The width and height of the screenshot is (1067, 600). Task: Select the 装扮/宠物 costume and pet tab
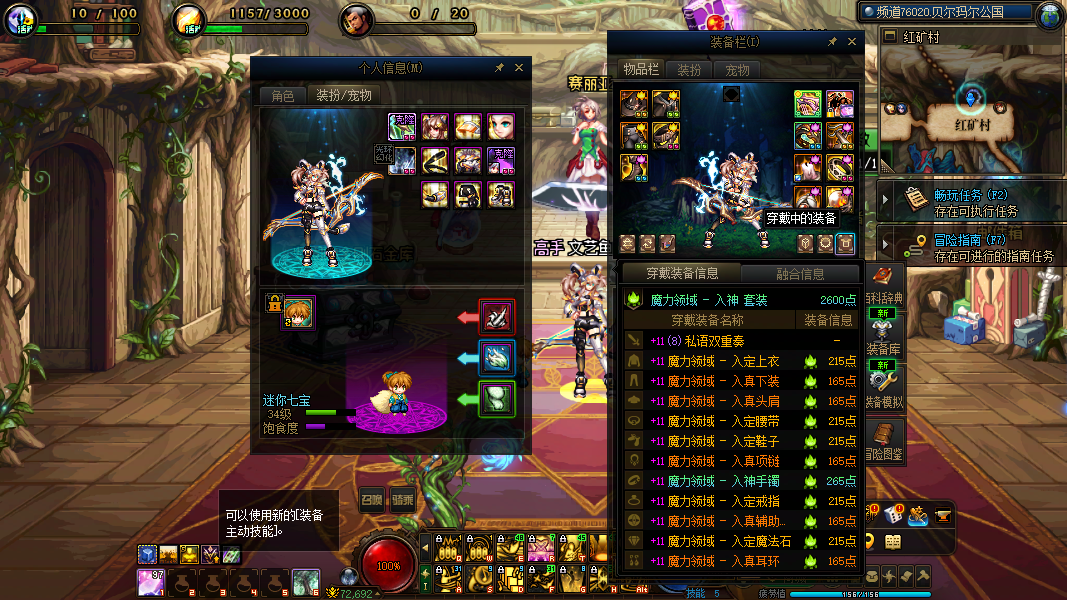(x=343, y=95)
